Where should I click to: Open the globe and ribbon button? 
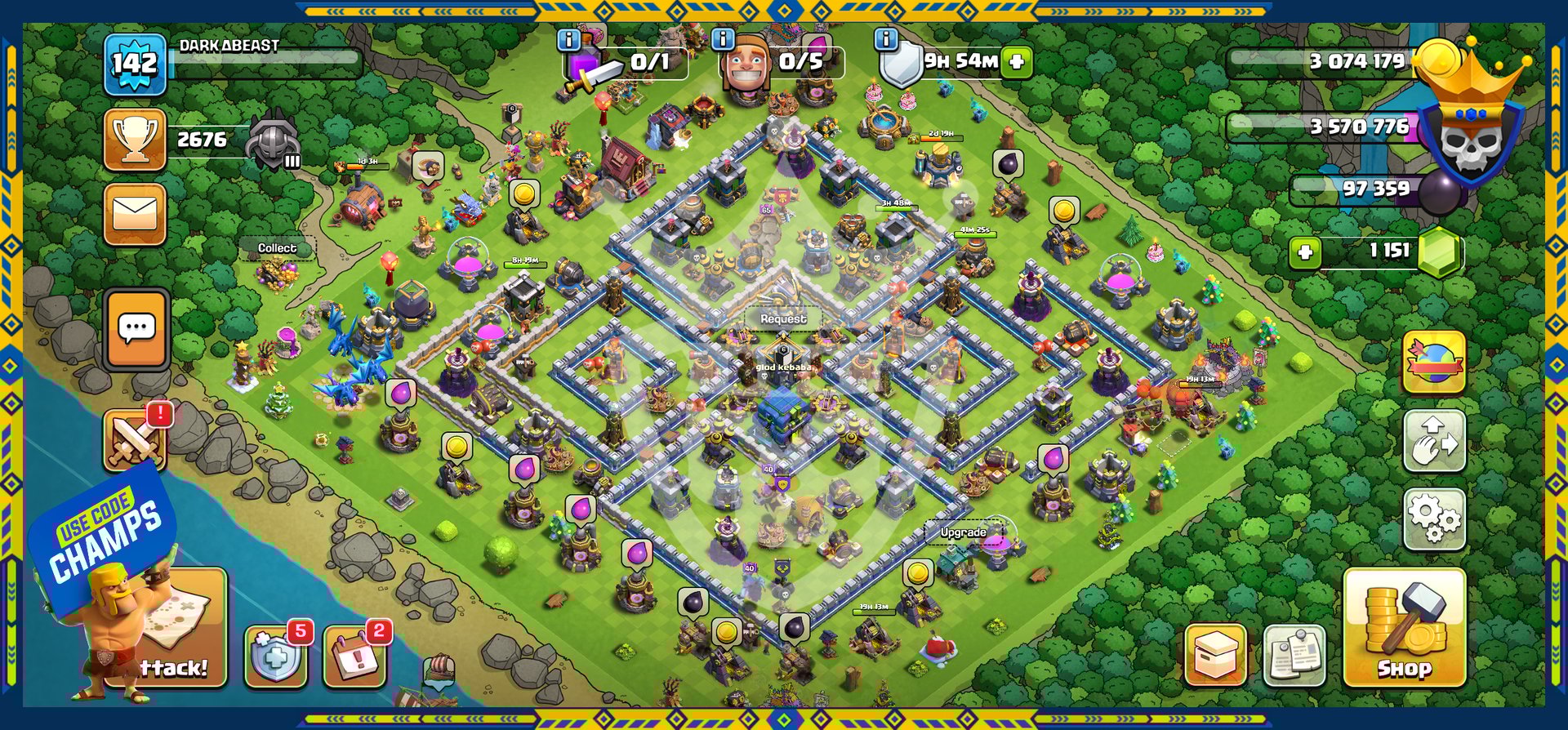point(1433,363)
